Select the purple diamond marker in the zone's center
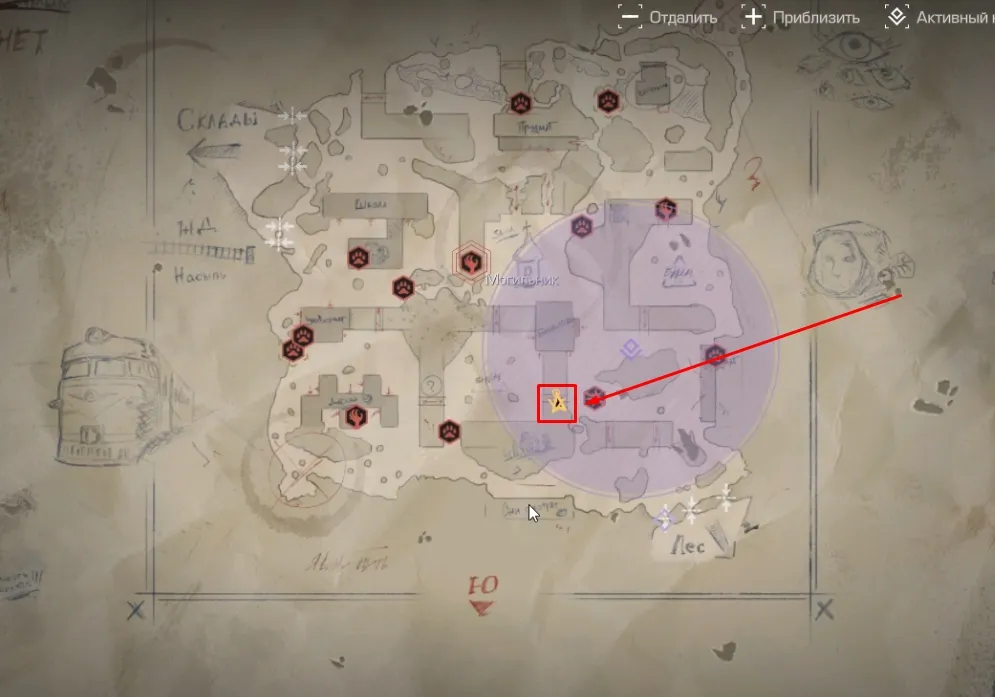 click(x=628, y=348)
